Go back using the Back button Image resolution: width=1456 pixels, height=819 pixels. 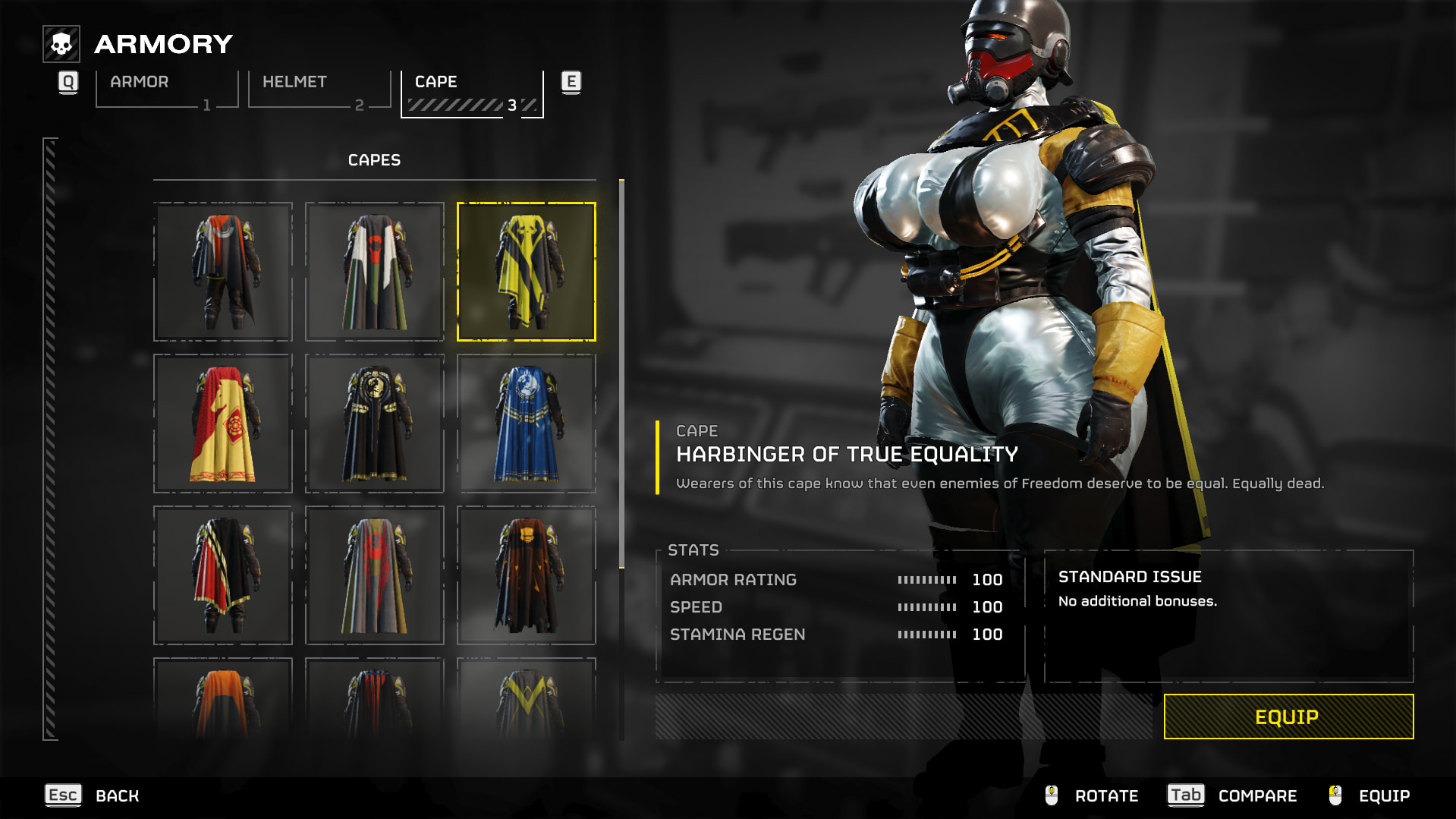(93, 795)
